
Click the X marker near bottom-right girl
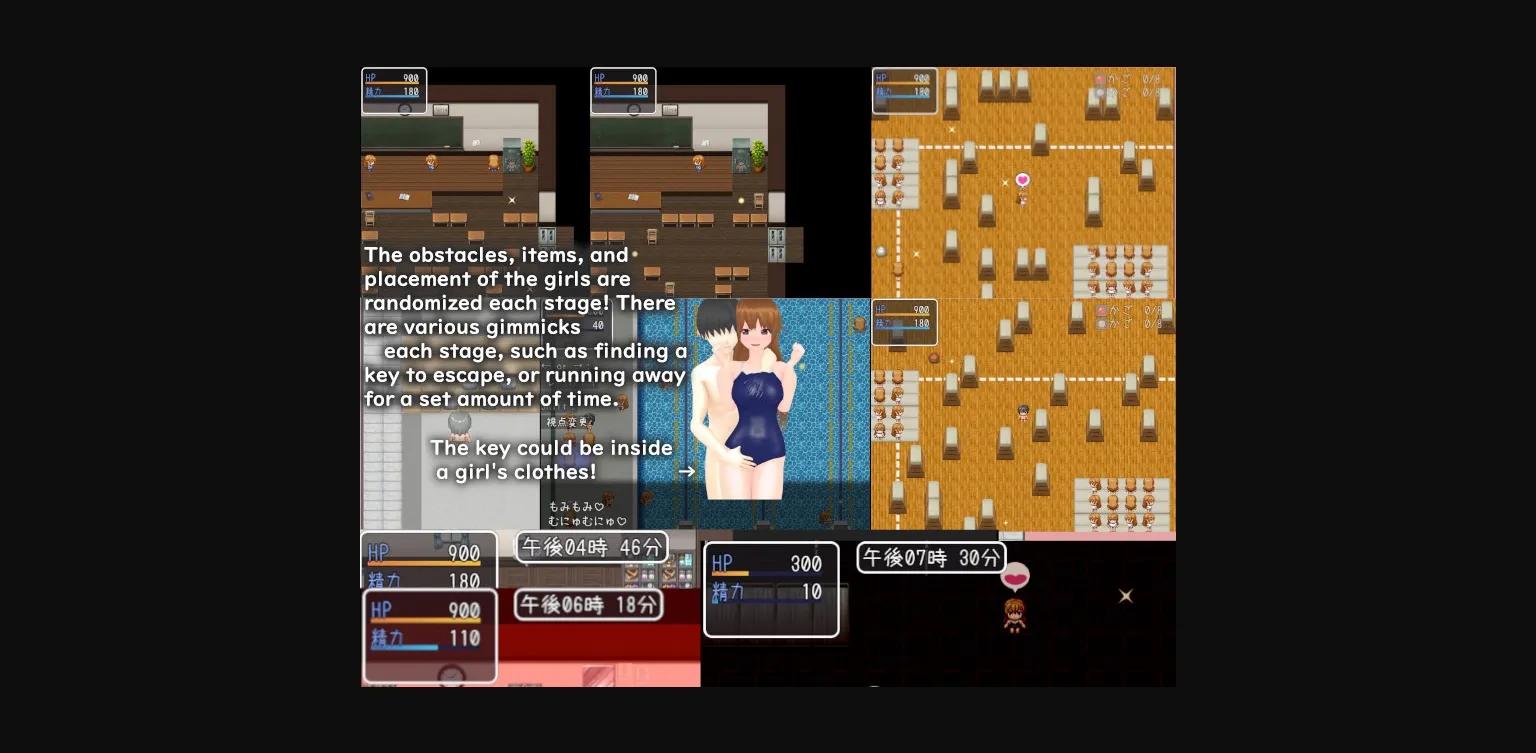(x=1125, y=596)
